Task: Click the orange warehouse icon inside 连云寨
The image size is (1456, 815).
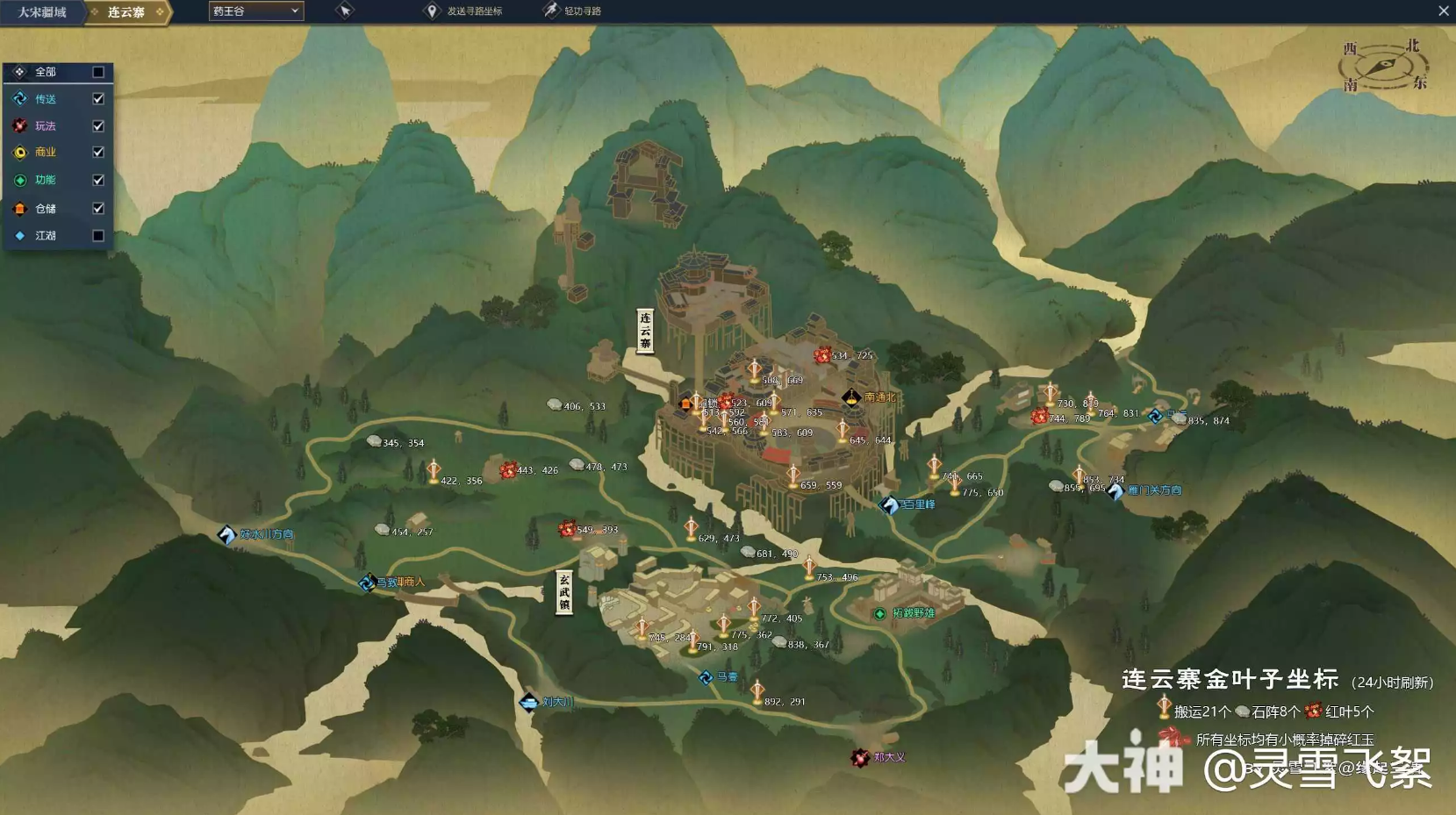Action: coord(687,404)
